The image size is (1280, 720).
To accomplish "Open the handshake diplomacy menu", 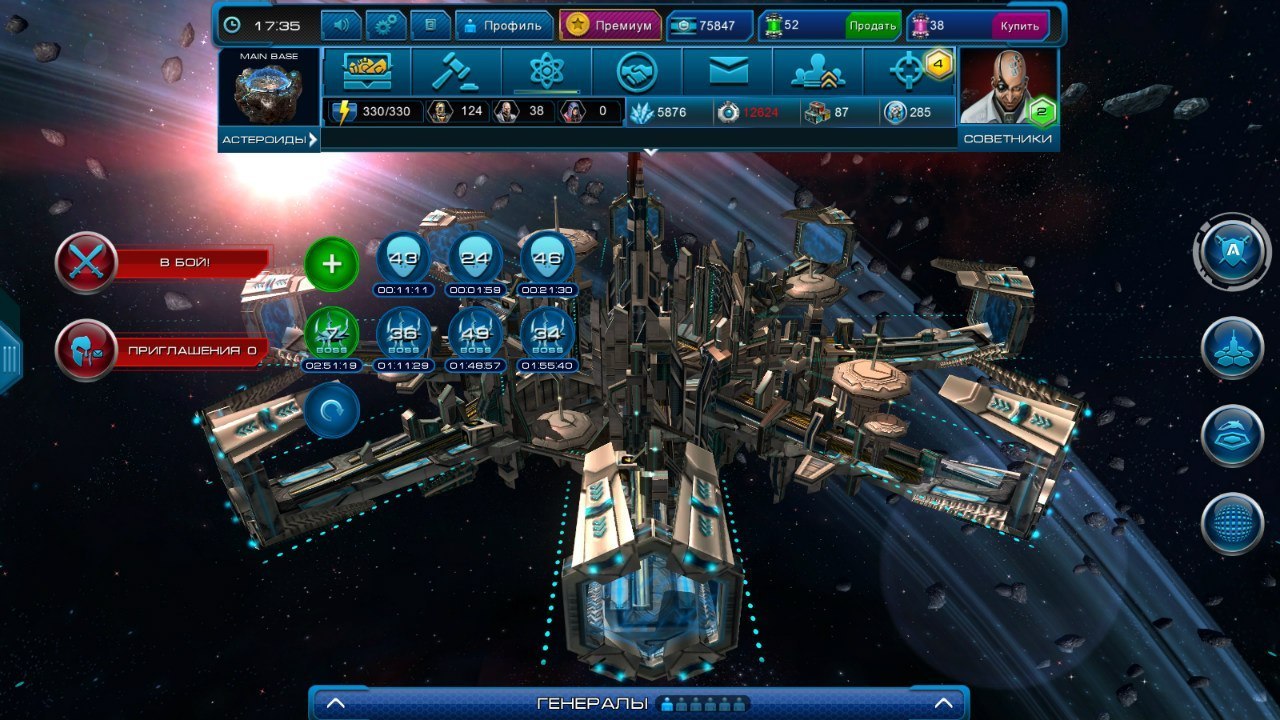I will click(x=637, y=71).
